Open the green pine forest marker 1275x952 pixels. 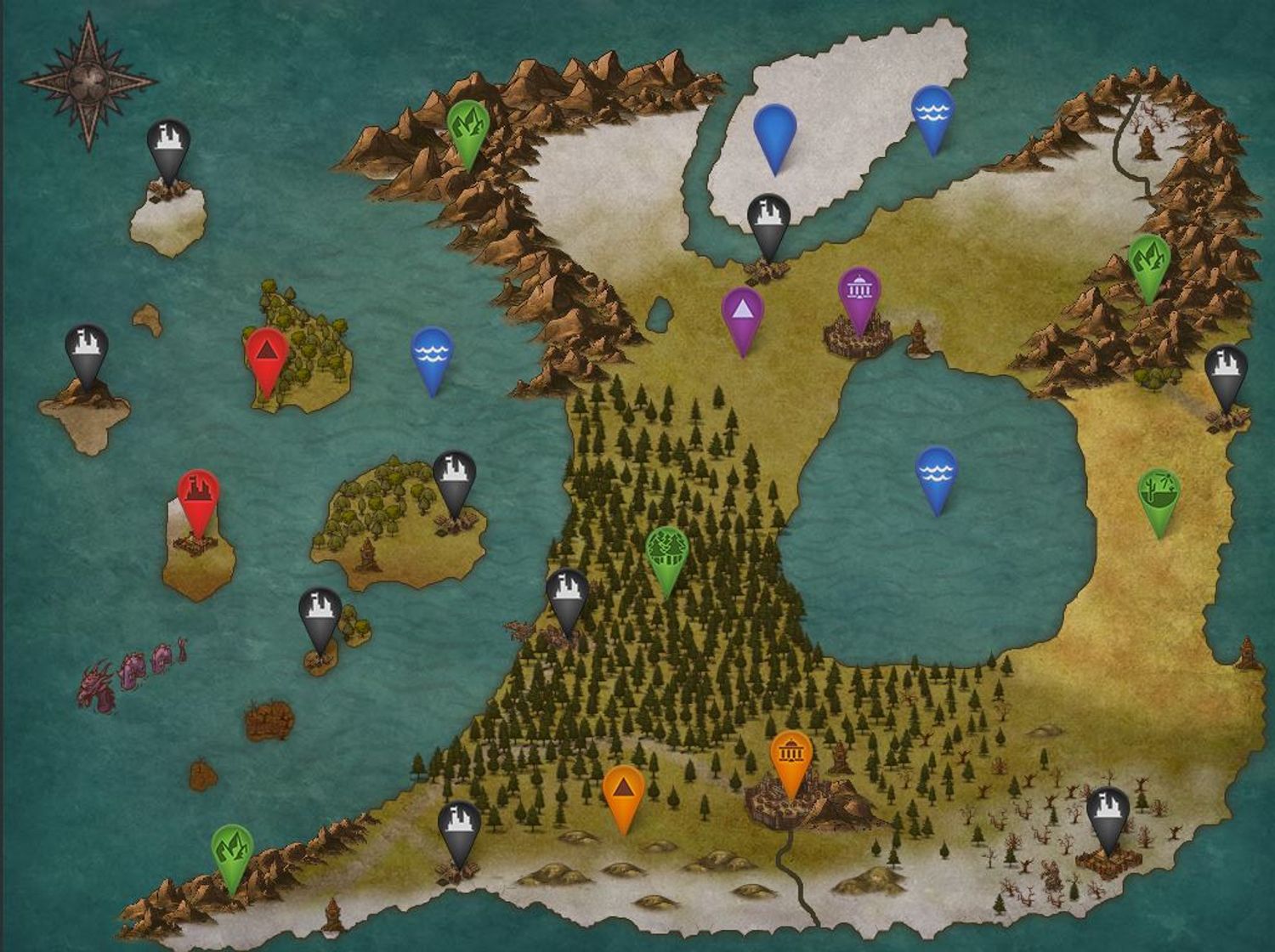(x=666, y=551)
